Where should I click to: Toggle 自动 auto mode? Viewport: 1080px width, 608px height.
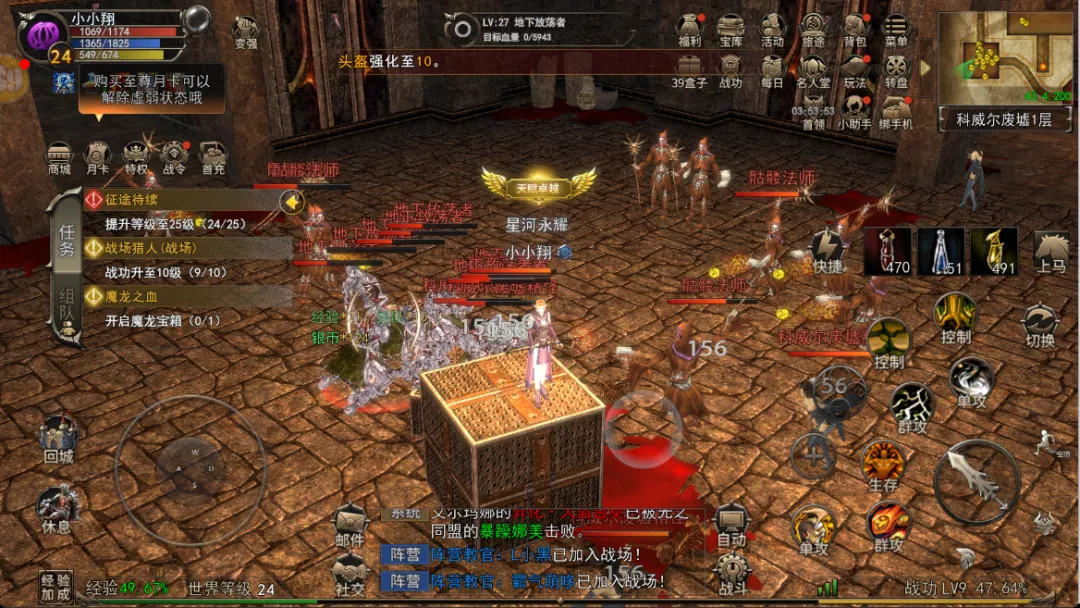point(731,524)
